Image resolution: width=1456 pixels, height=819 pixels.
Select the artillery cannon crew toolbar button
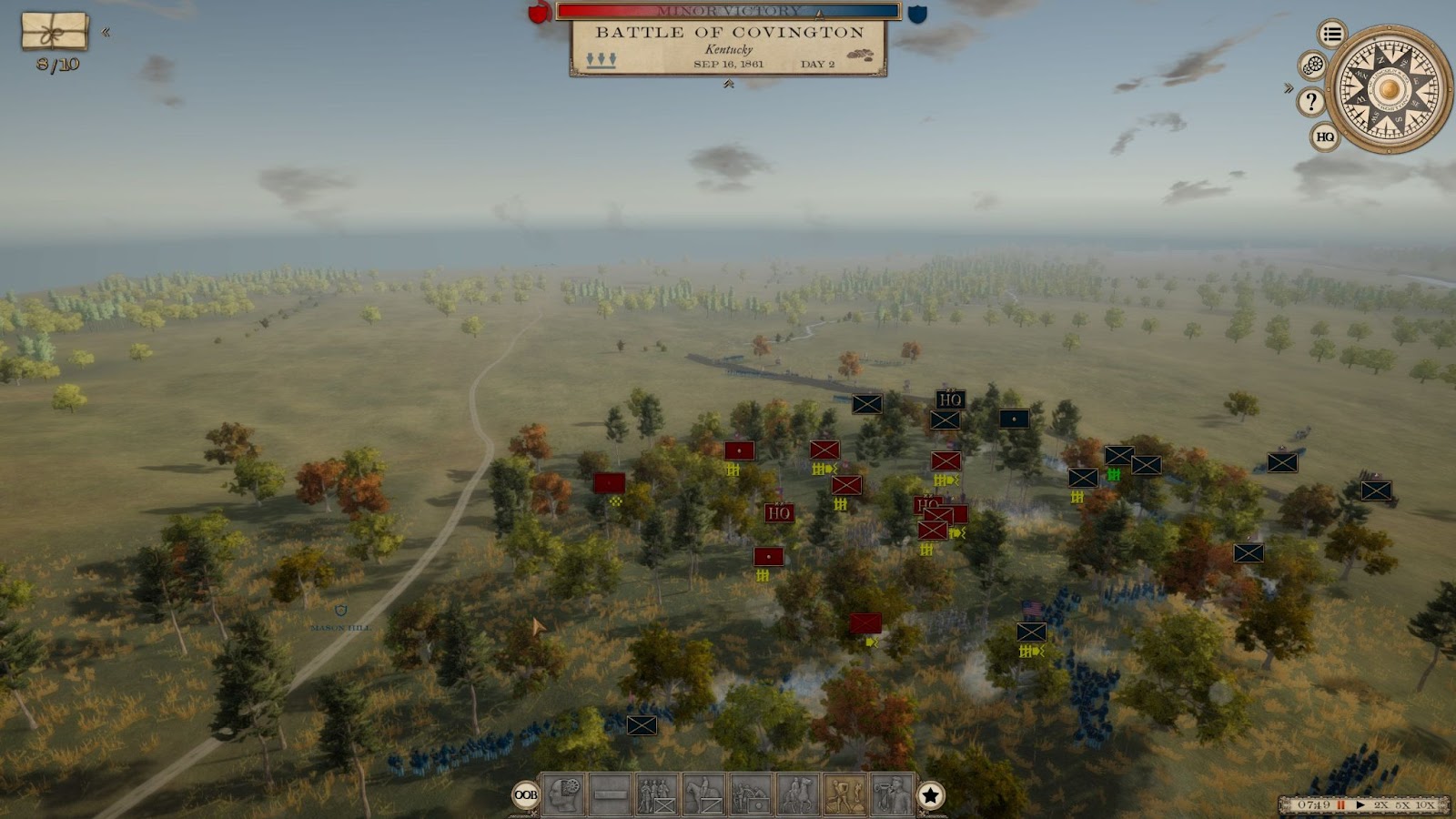click(751, 795)
